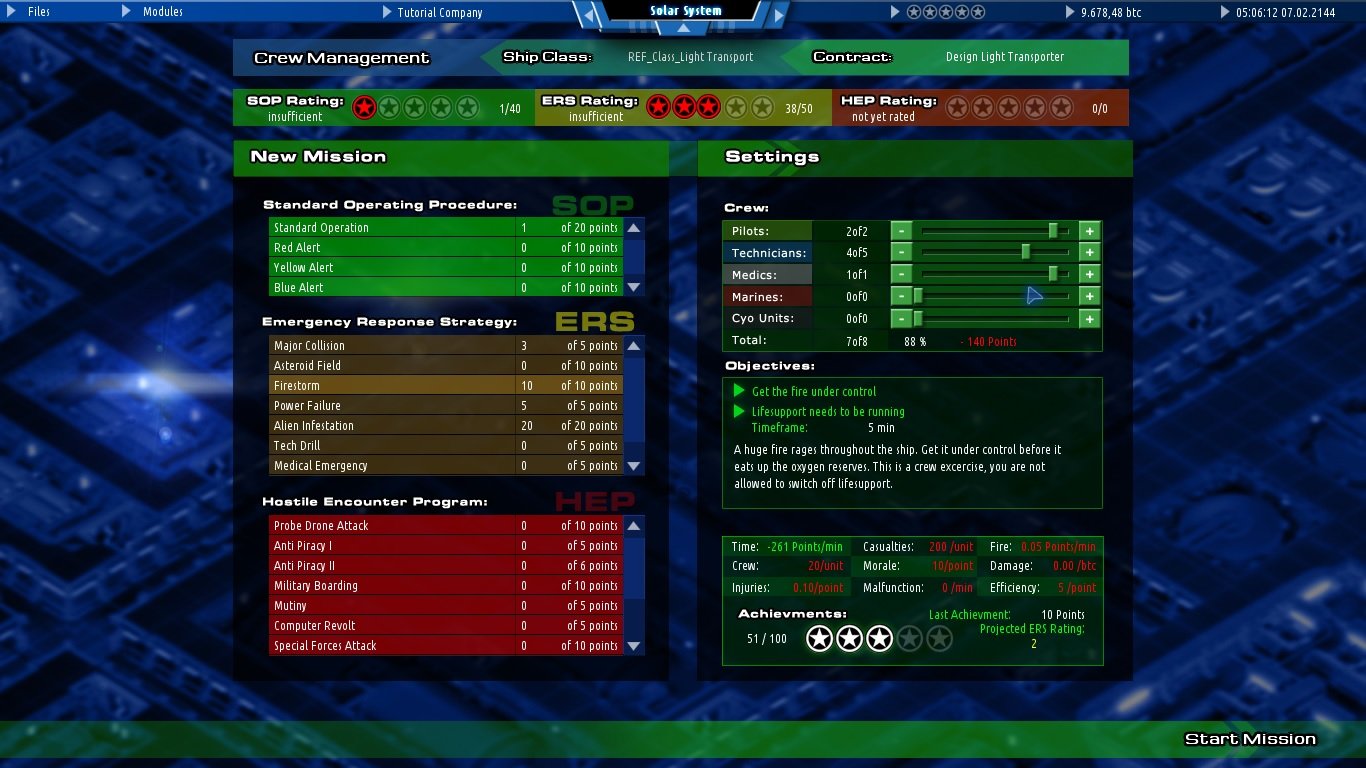This screenshot has width=1366, height=768.
Task: Click the down arrow of the SOP list
Action: pyautogui.click(x=633, y=287)
